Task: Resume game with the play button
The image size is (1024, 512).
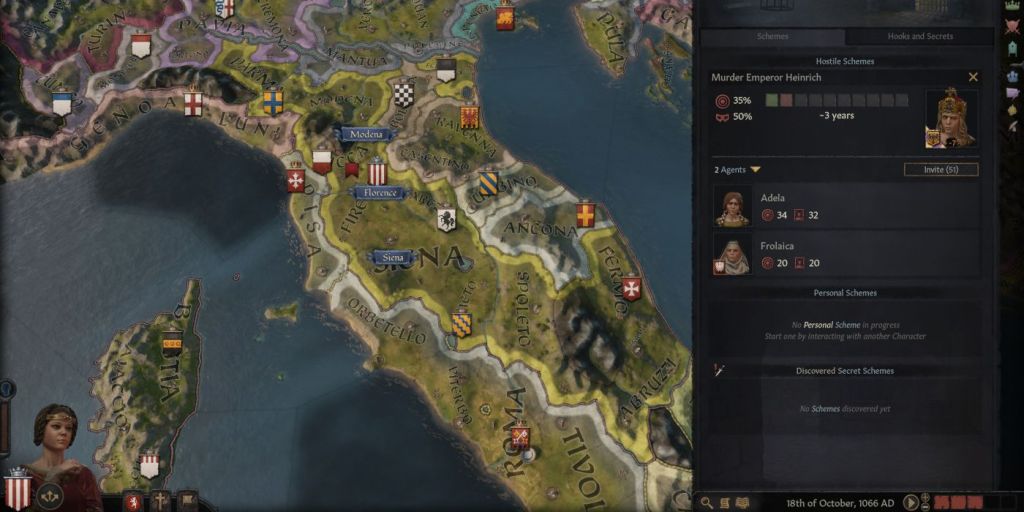Action: point(911,502)
